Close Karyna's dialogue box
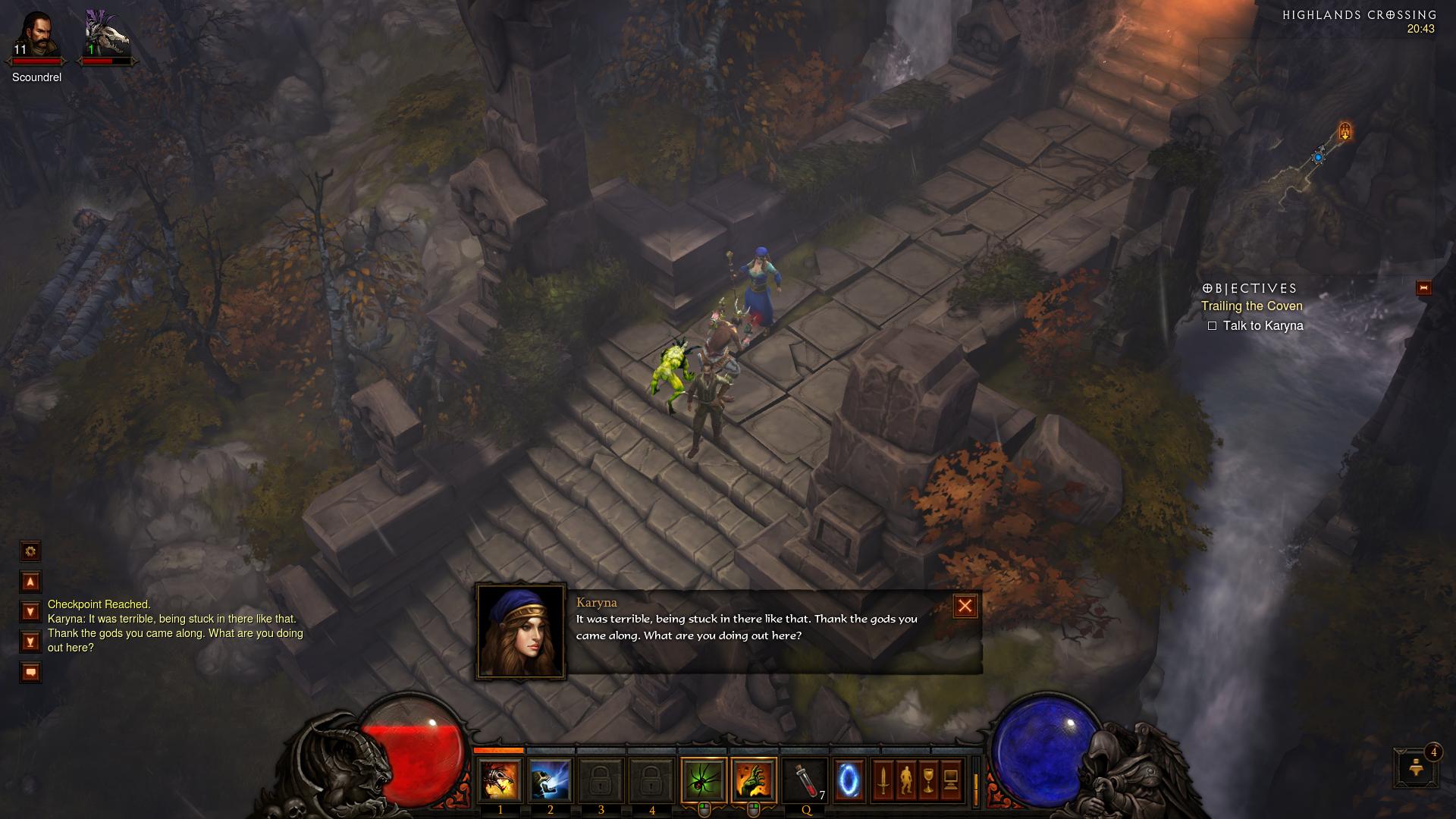 965,606
